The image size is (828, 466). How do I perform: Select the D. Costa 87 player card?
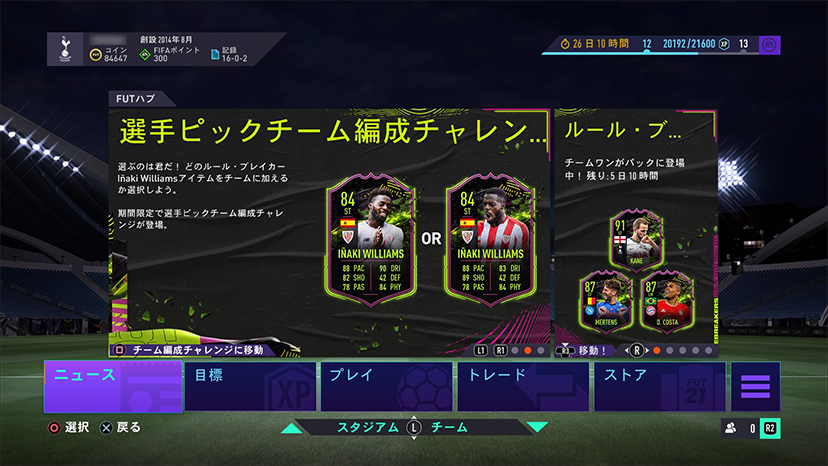(666, 299)
